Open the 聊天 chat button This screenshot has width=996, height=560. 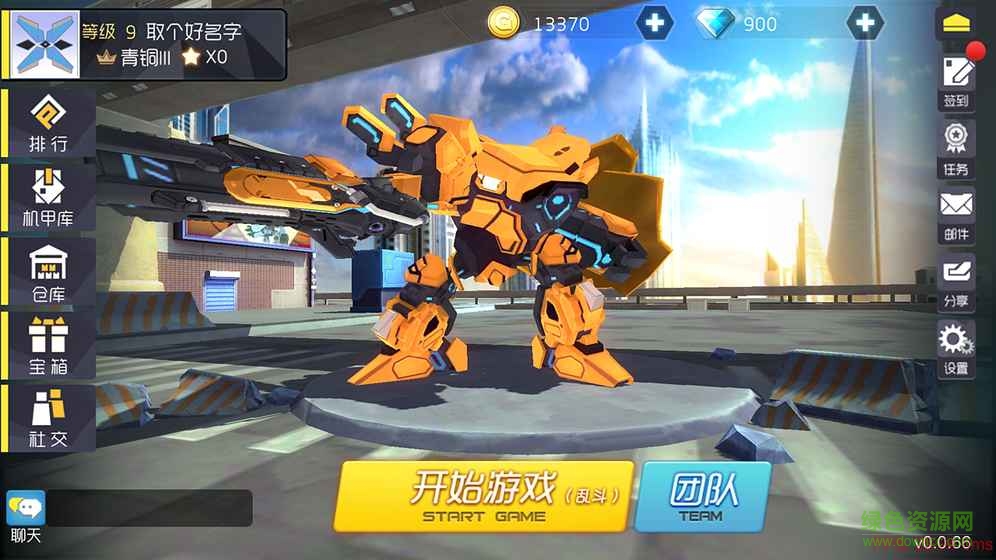25,515
